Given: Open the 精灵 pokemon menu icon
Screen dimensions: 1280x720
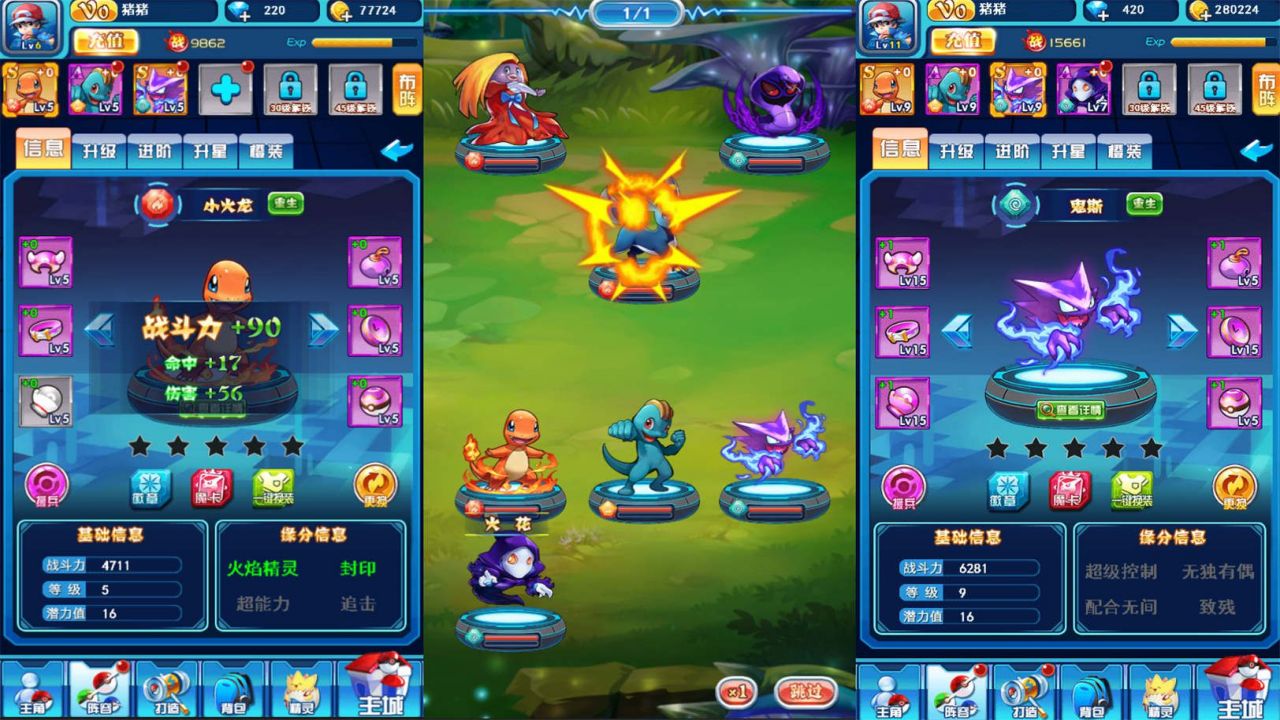Looking at the screenshot, I should (300, 690).
